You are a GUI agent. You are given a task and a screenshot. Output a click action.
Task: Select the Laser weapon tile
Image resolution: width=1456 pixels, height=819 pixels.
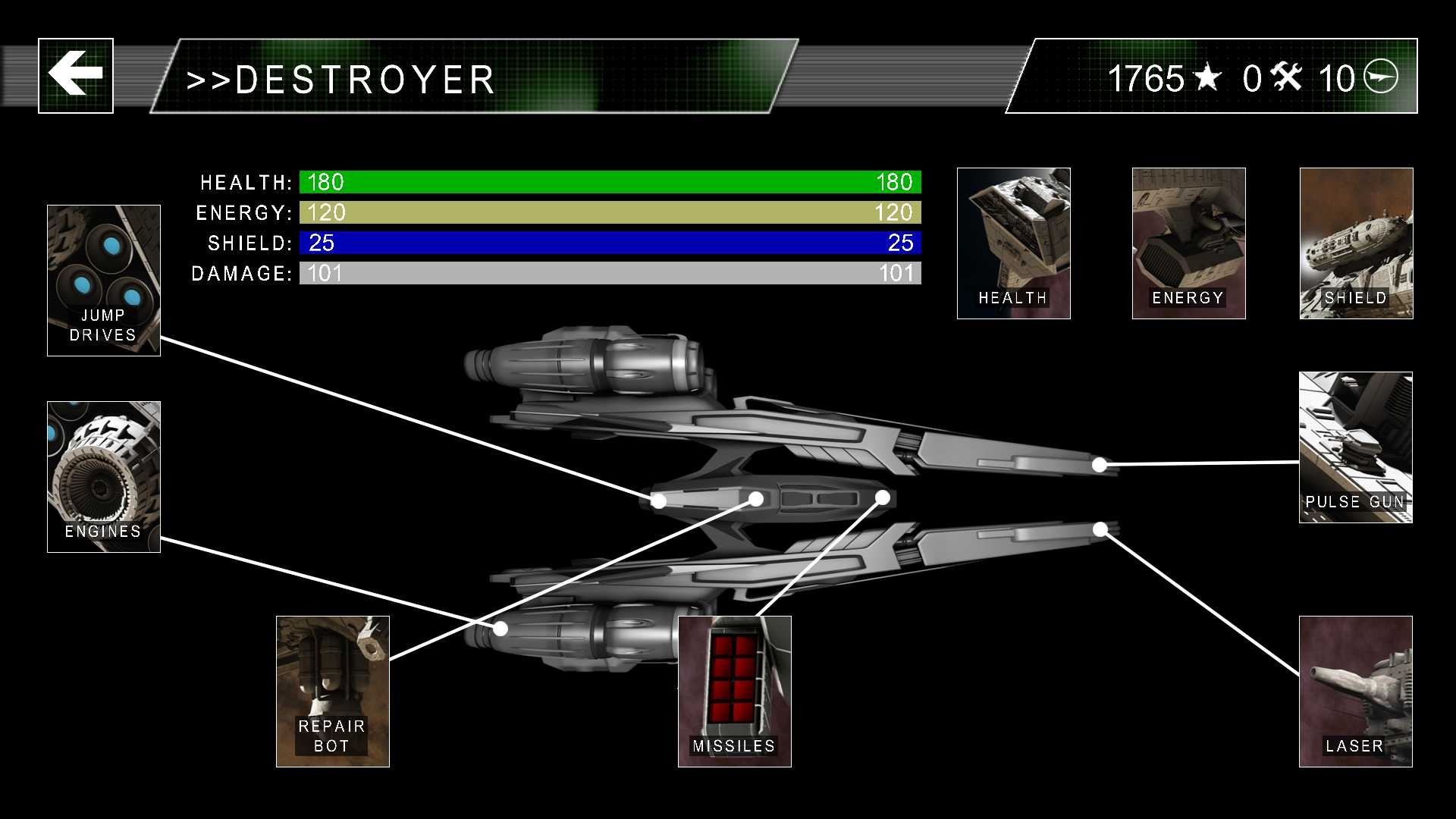tap(1355, 691)
